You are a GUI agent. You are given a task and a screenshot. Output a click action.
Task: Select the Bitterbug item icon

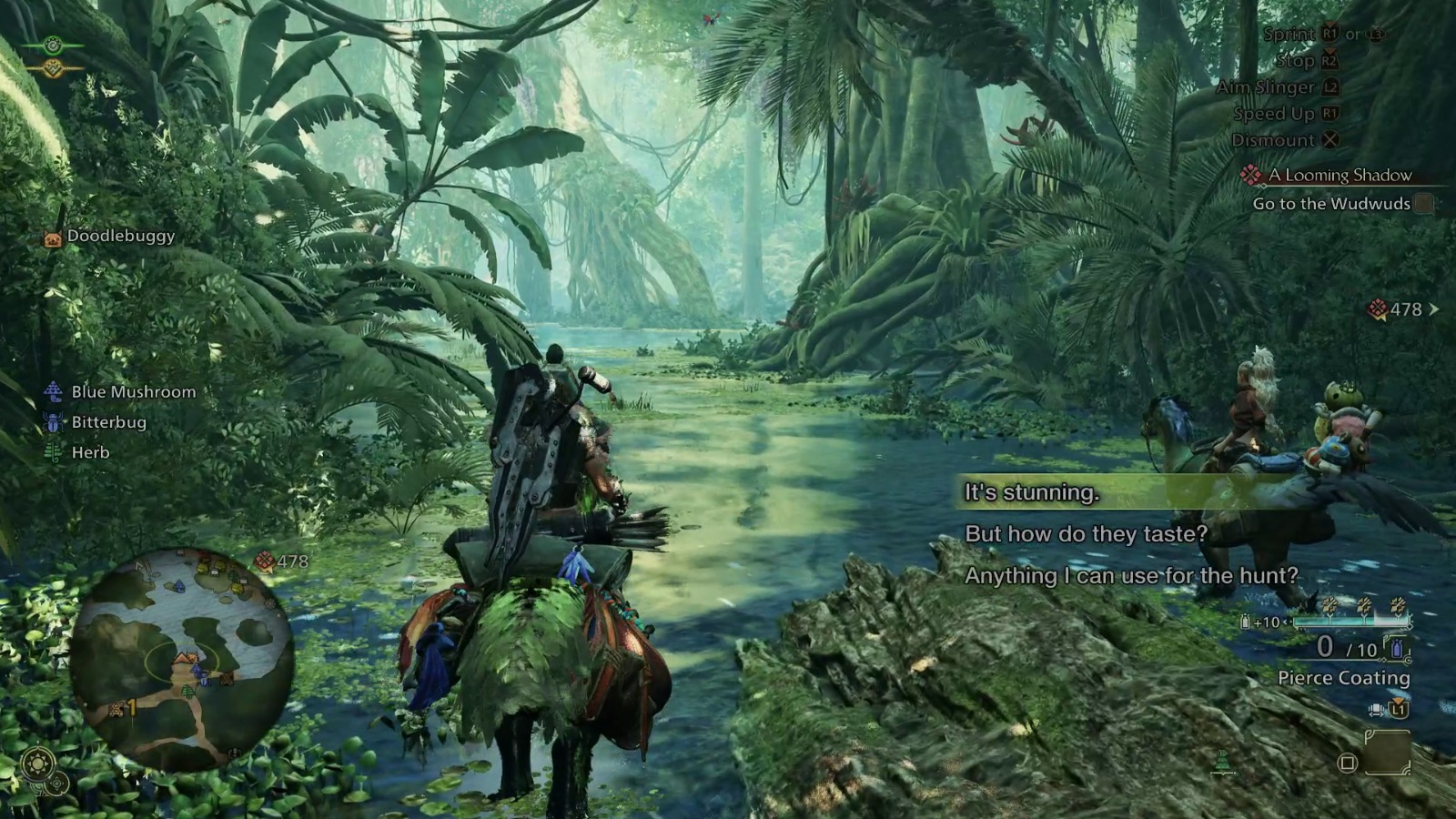pyautogui.click(x=52, y=422)
